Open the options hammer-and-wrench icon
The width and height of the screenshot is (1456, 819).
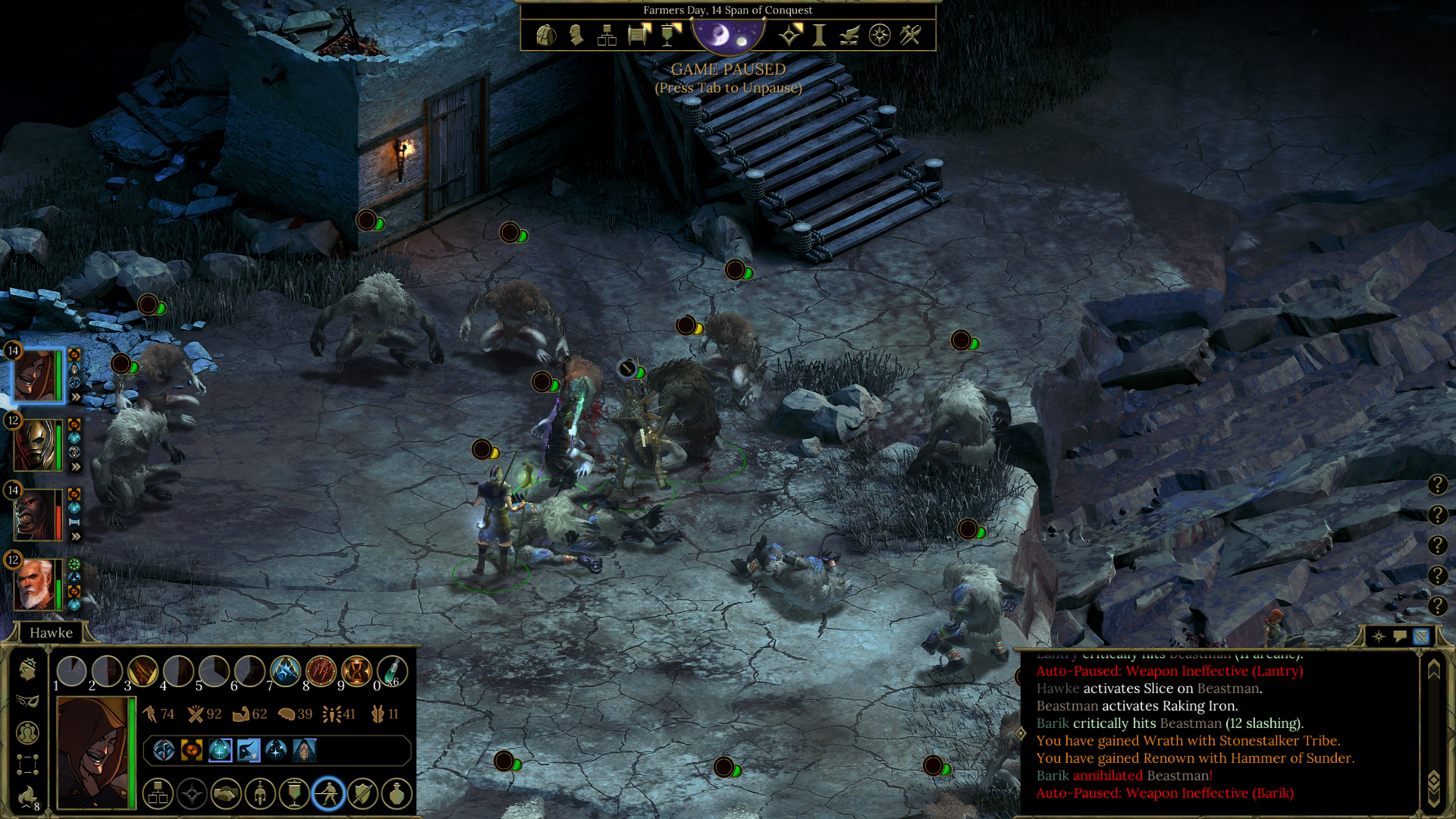(910, 35)
